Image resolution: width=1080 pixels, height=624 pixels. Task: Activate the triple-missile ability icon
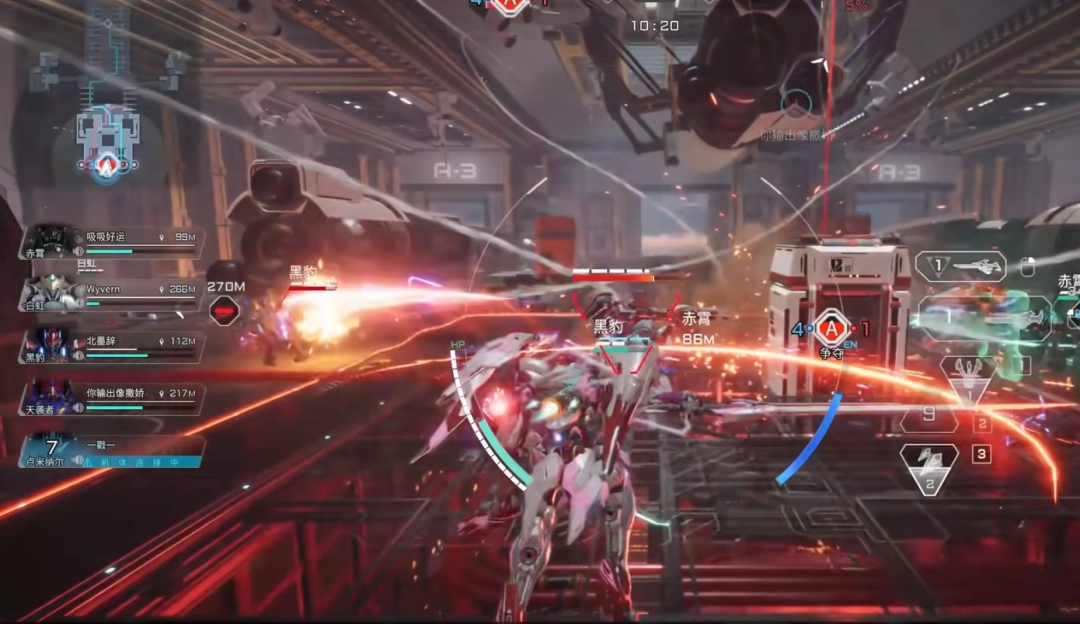[967, 378]
